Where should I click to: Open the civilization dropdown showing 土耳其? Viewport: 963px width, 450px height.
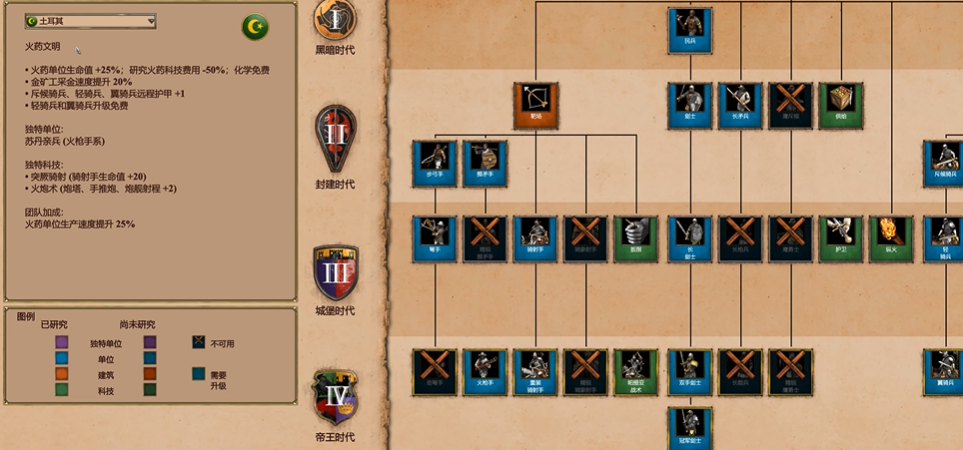91,21
